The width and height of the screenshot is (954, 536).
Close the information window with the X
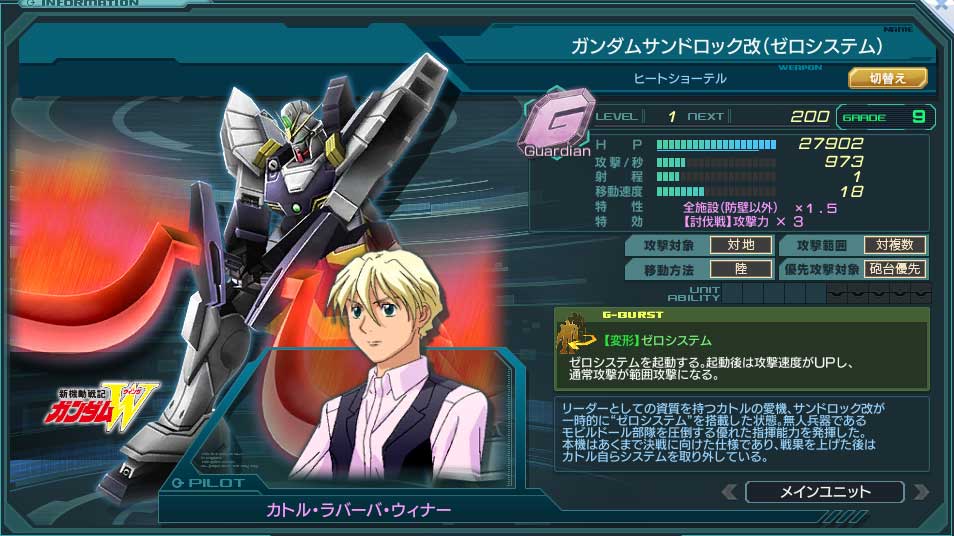click(x=942, y=6)
